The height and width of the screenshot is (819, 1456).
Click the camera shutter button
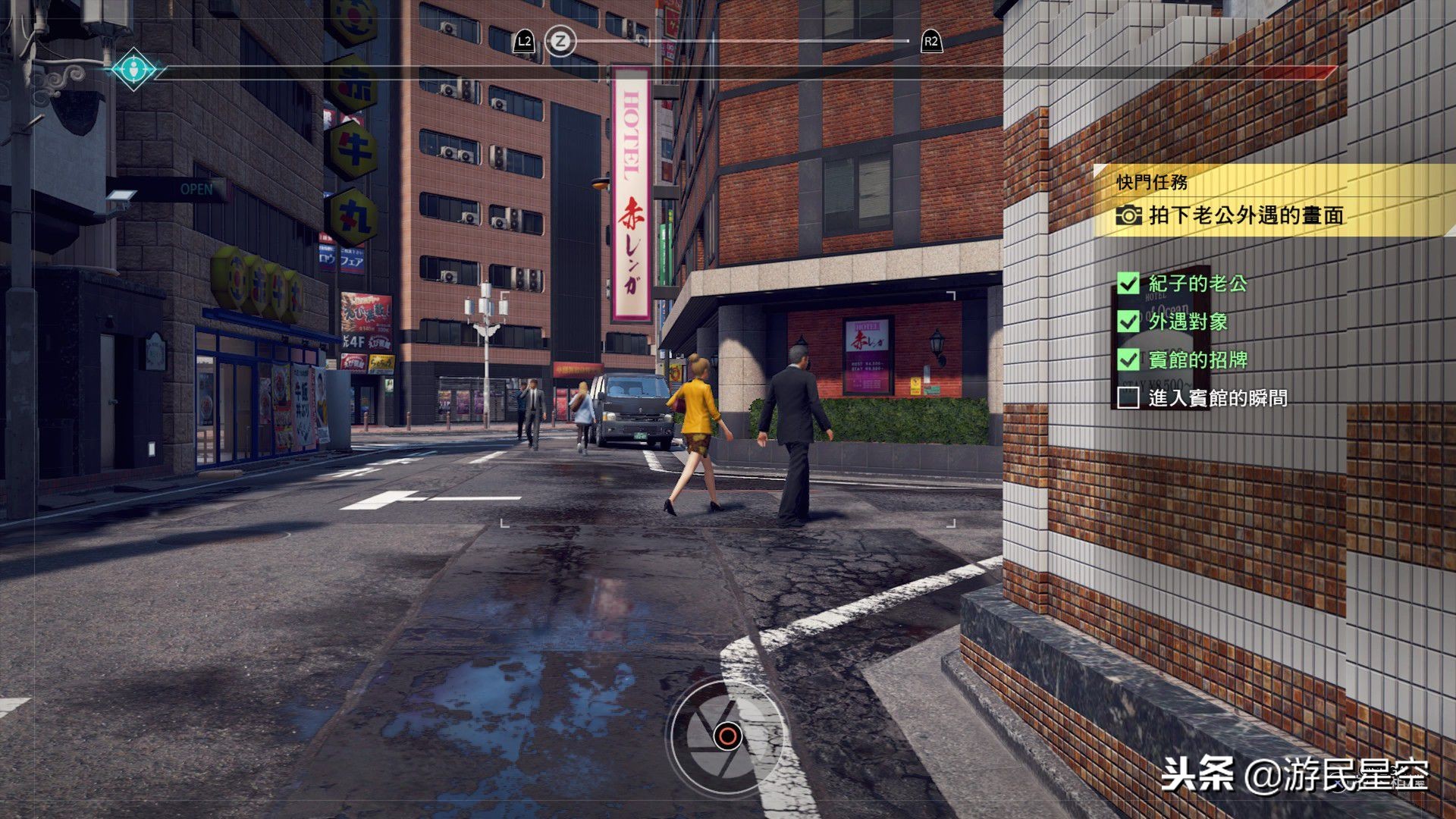tap(726, 735)
